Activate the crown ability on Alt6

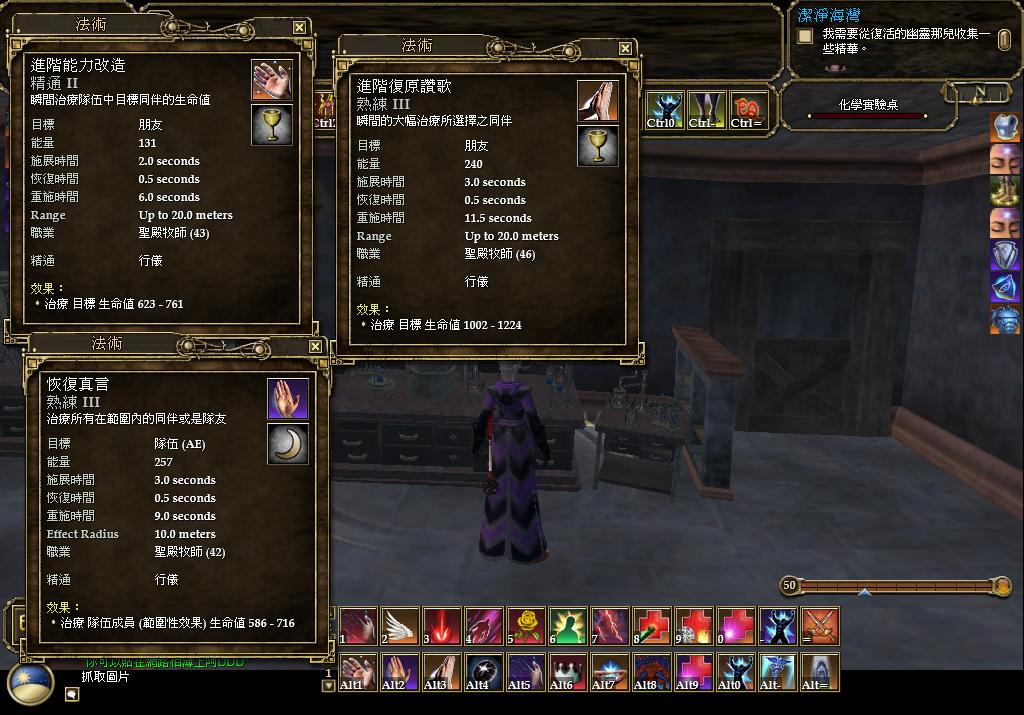pyautogui.click(x=567, y=670)
